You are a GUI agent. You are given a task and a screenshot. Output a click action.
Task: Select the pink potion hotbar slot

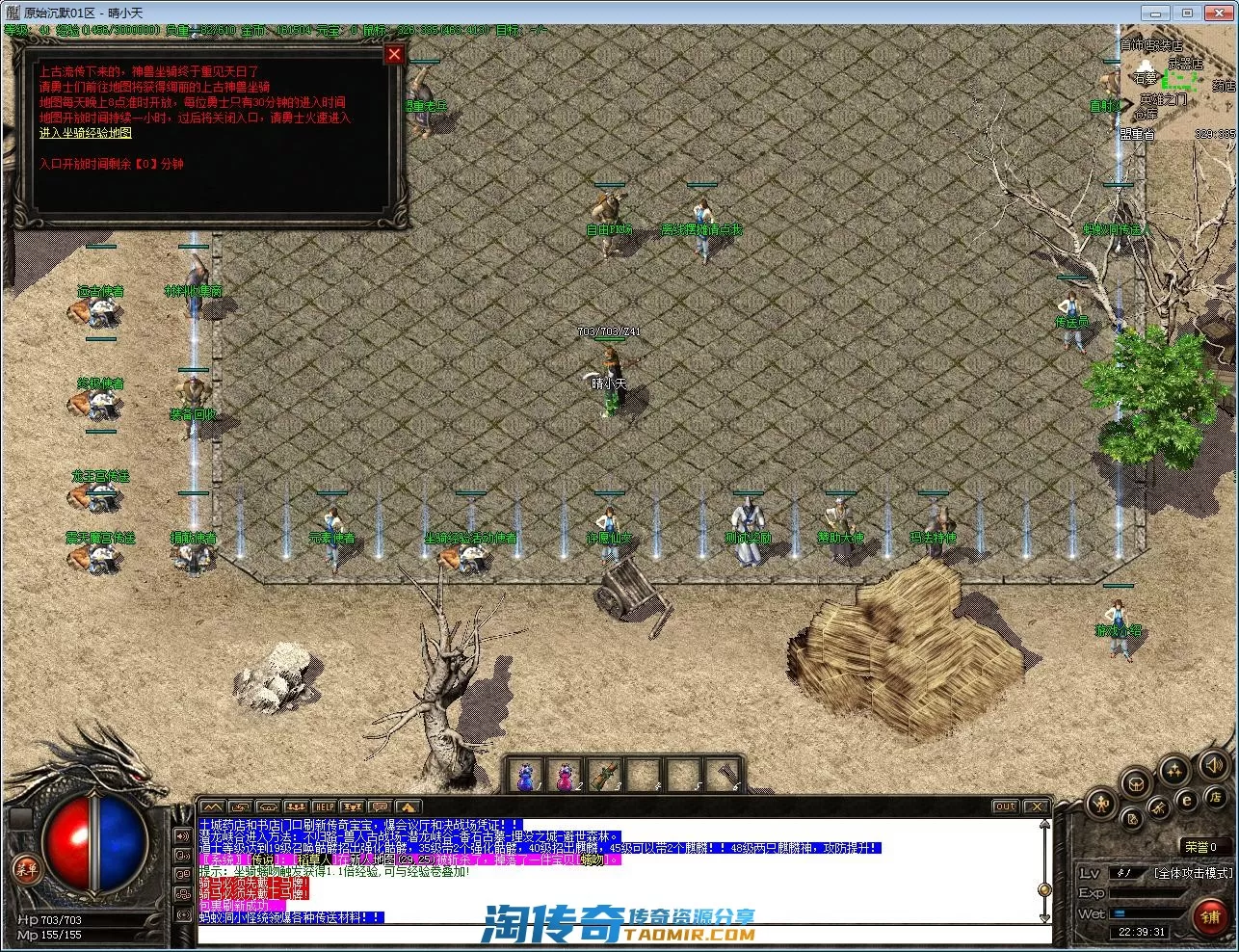click(563, 776)
